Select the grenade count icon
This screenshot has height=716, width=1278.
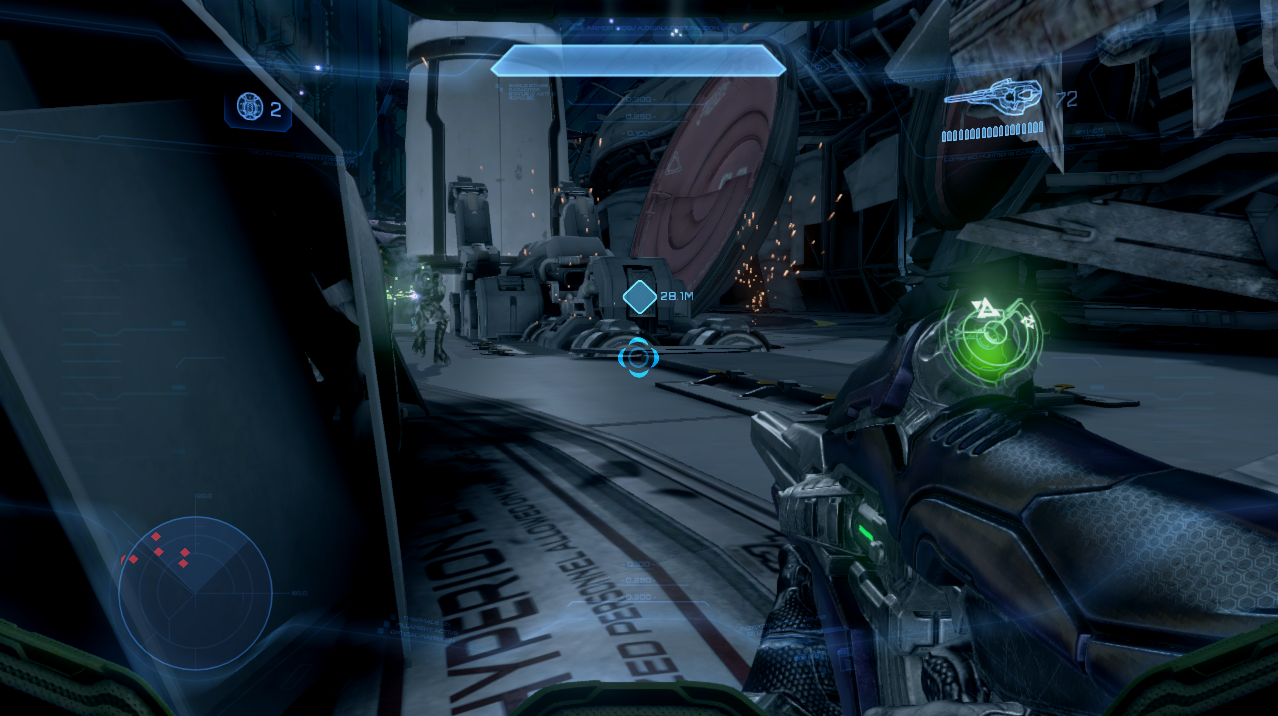click(x=248, y=106)
